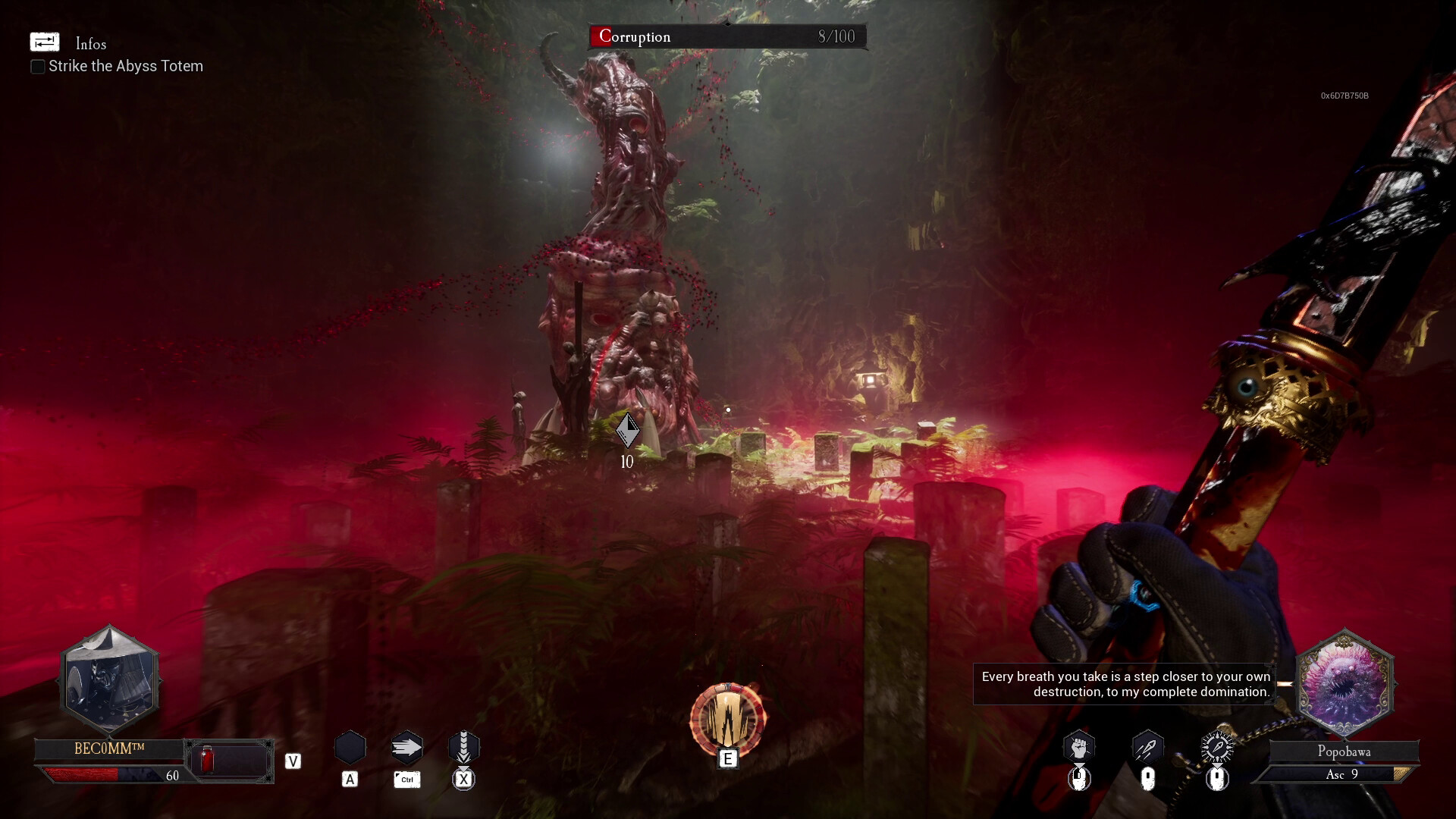Viewport: 1456px width, 819px height.
Task: Click the BEC0MM weapon nameplate
Action: (x=111, y=748)
